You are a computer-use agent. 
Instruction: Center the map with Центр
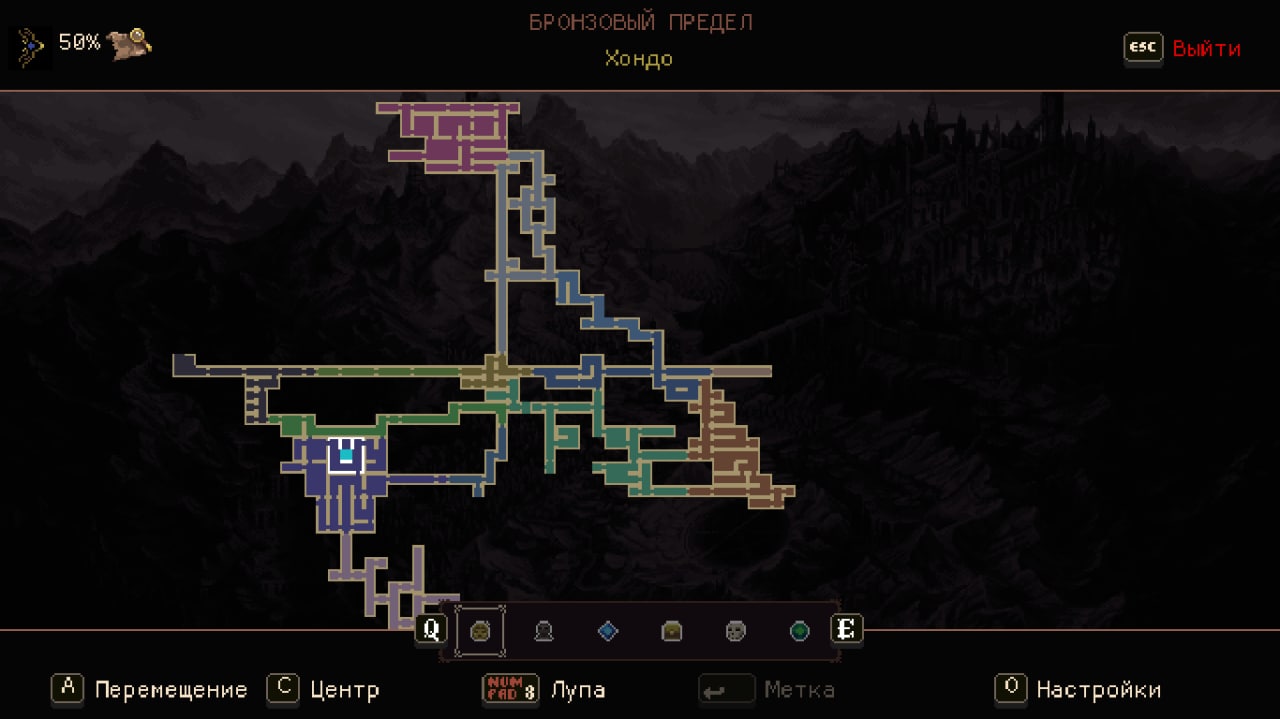point(343,689)
